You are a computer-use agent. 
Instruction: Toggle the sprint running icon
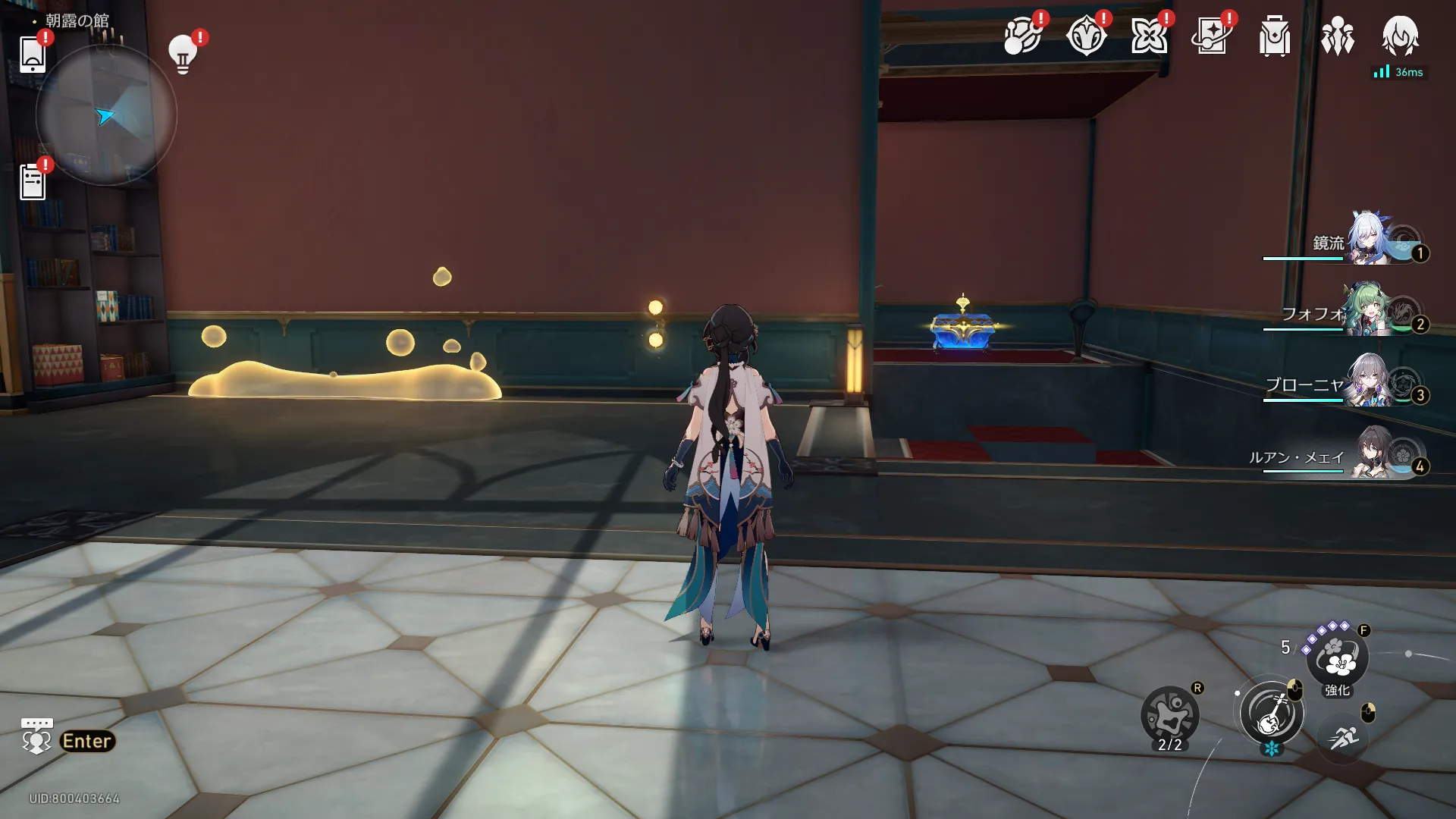click(x=1343, y=736)
